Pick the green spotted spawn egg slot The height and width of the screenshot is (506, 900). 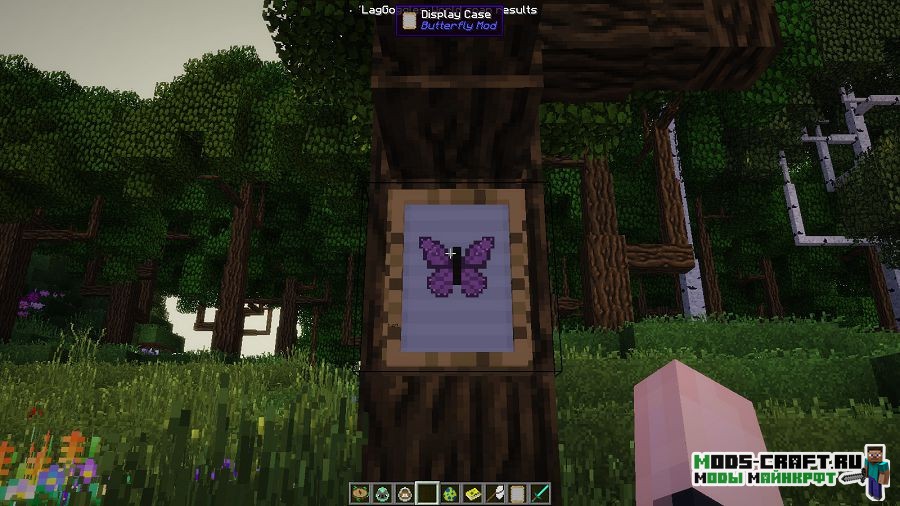(450, 493)
